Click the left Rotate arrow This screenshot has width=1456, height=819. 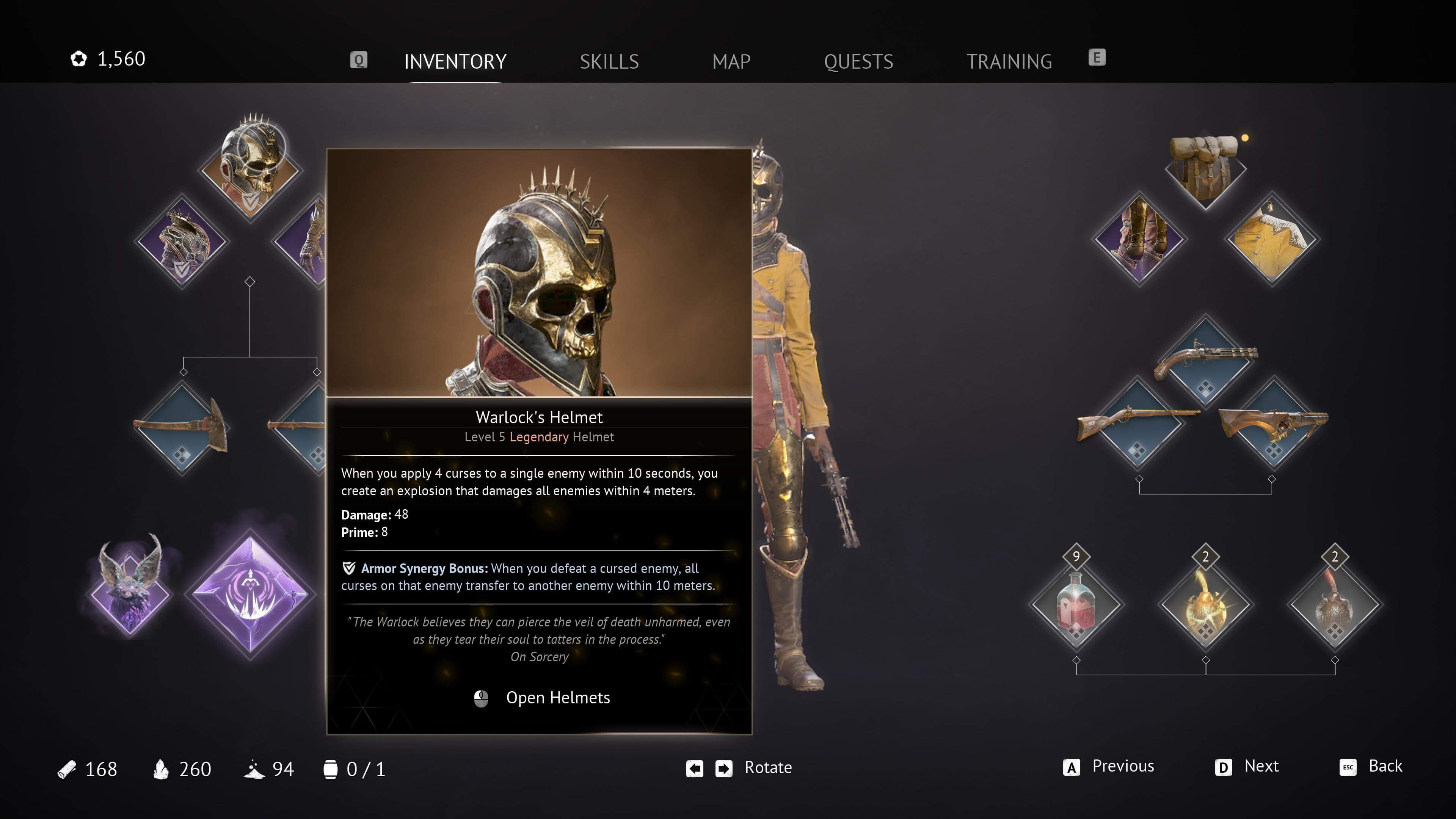click(695, 767)
